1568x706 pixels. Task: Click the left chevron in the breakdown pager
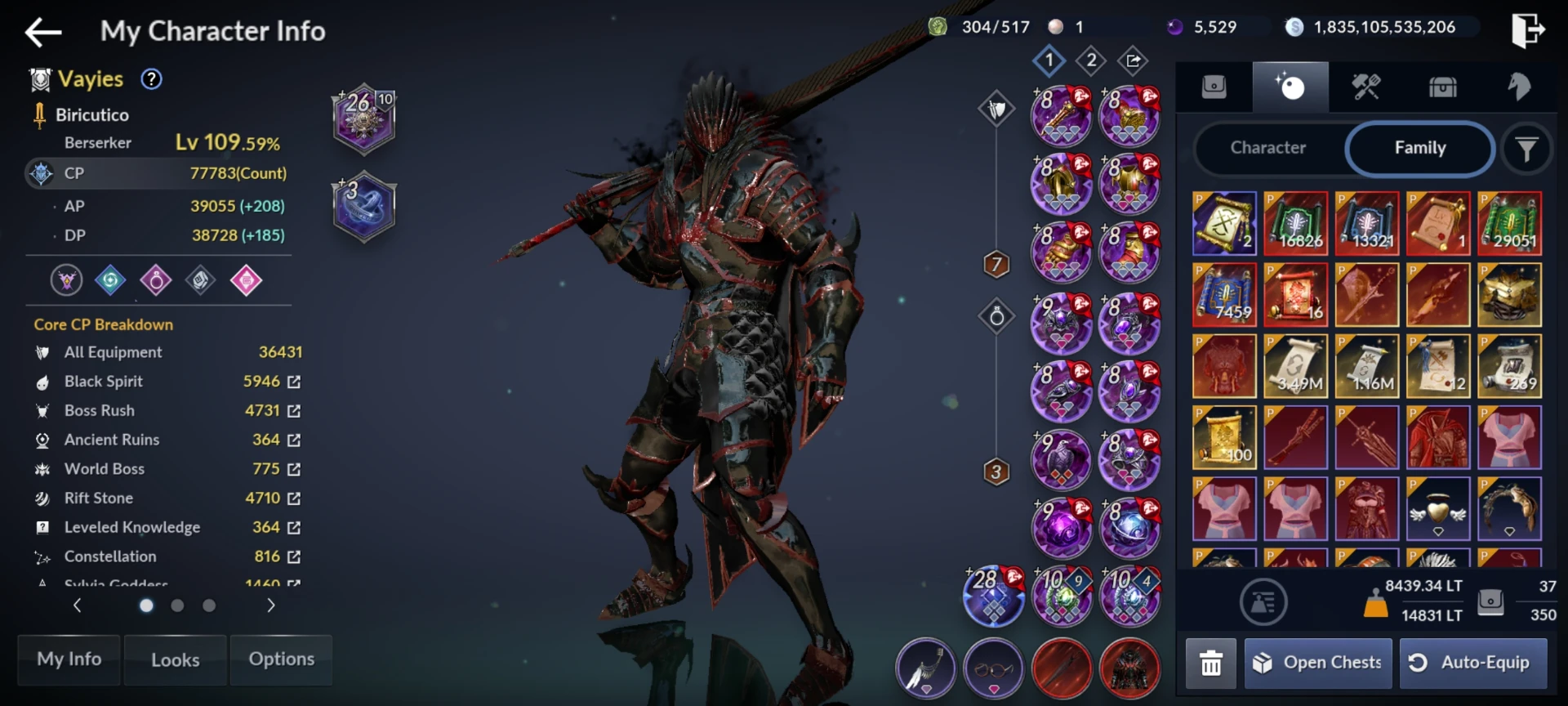coord(78,605)
